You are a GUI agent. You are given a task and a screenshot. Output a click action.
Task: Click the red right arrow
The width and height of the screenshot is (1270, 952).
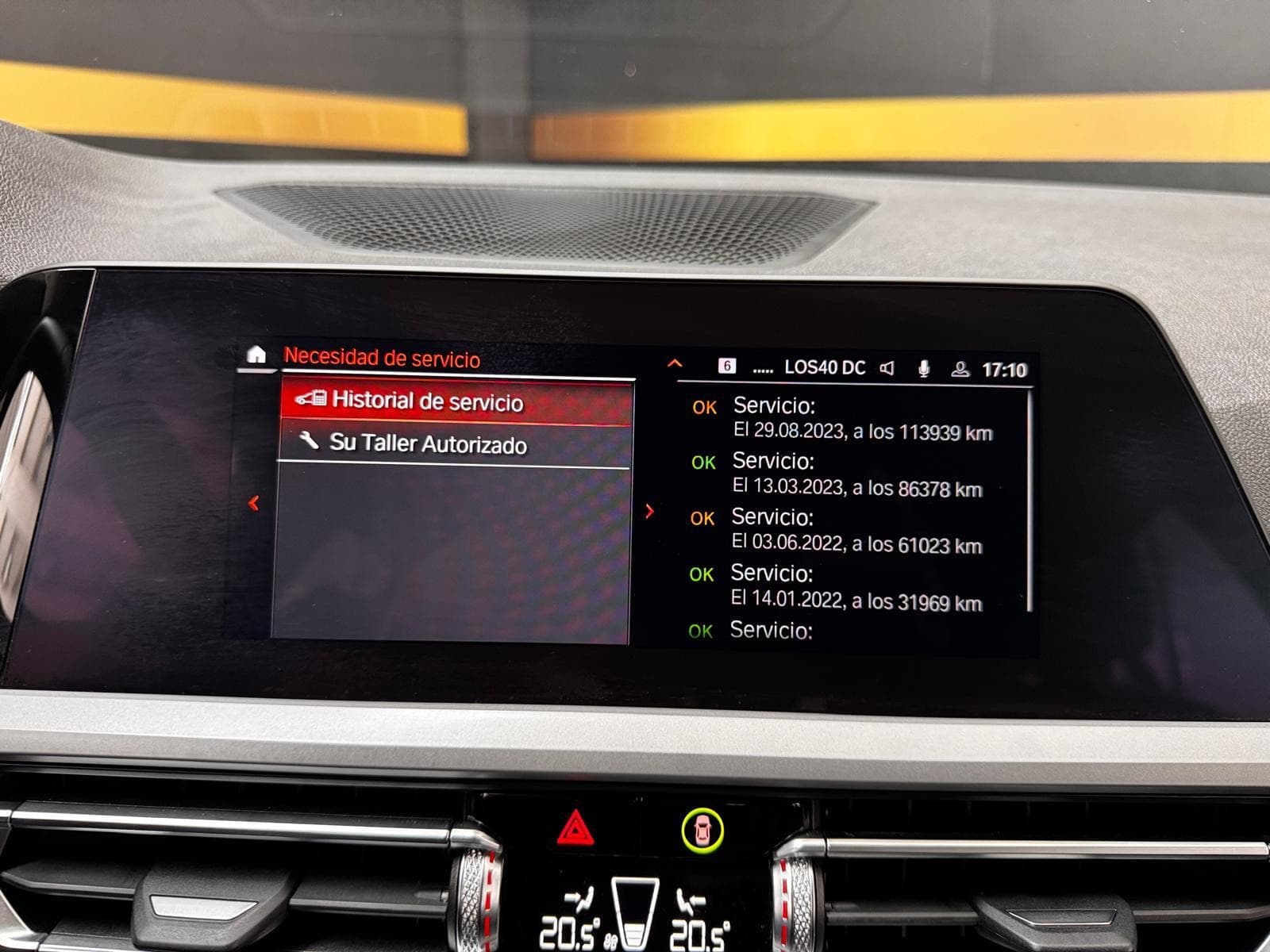pos(650,512)
